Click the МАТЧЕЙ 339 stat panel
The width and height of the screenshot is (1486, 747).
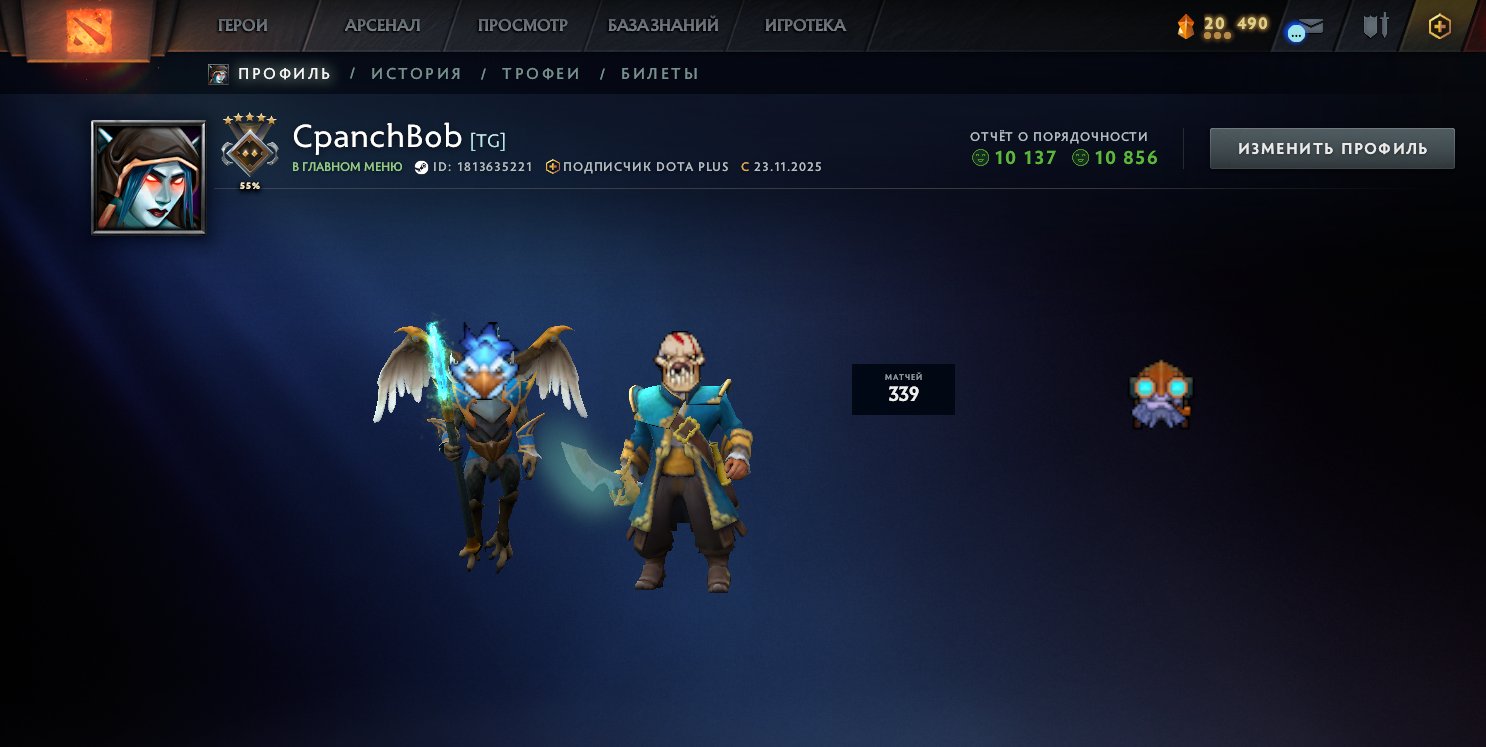click(903, 388)
